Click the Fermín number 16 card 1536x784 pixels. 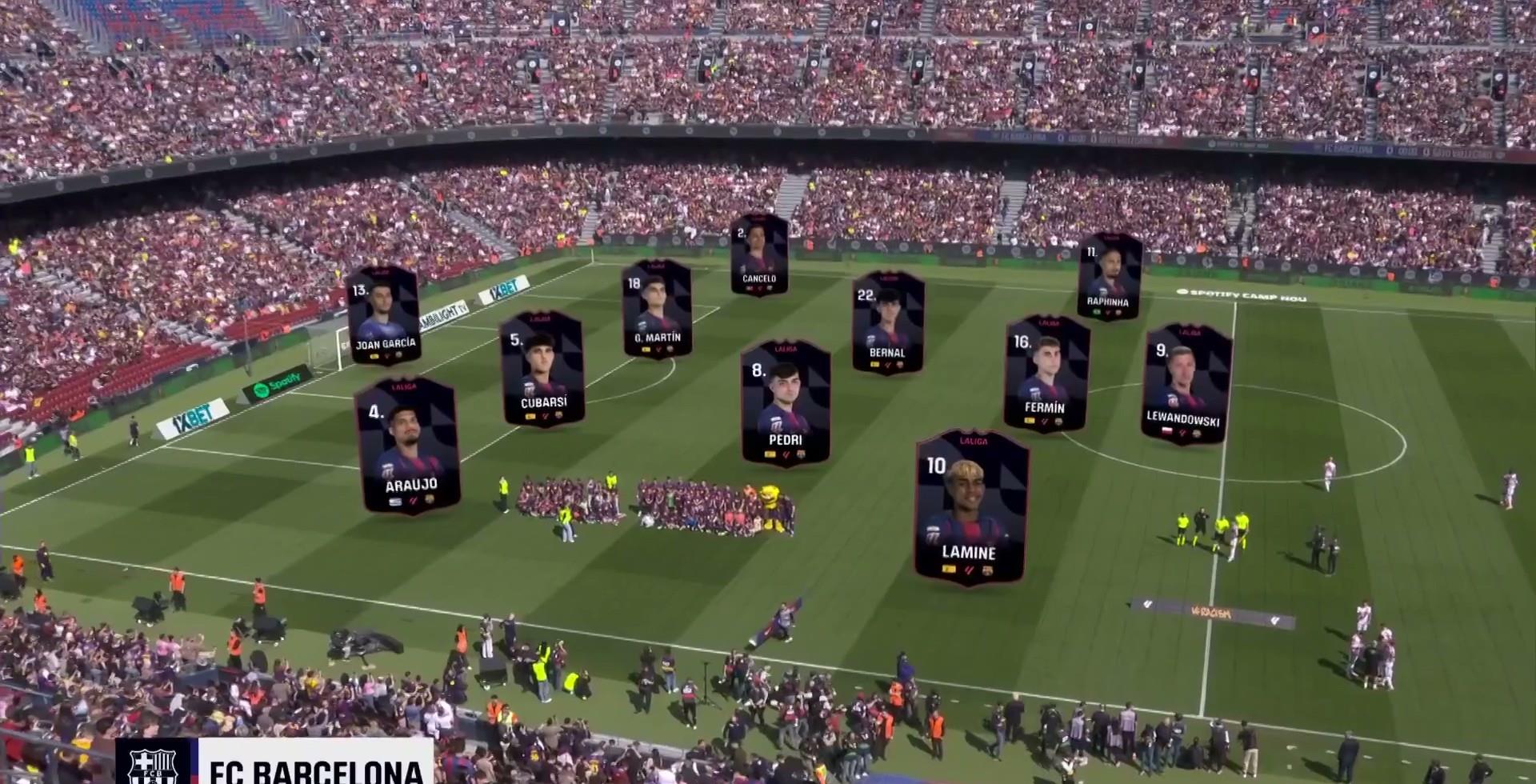1046,373
